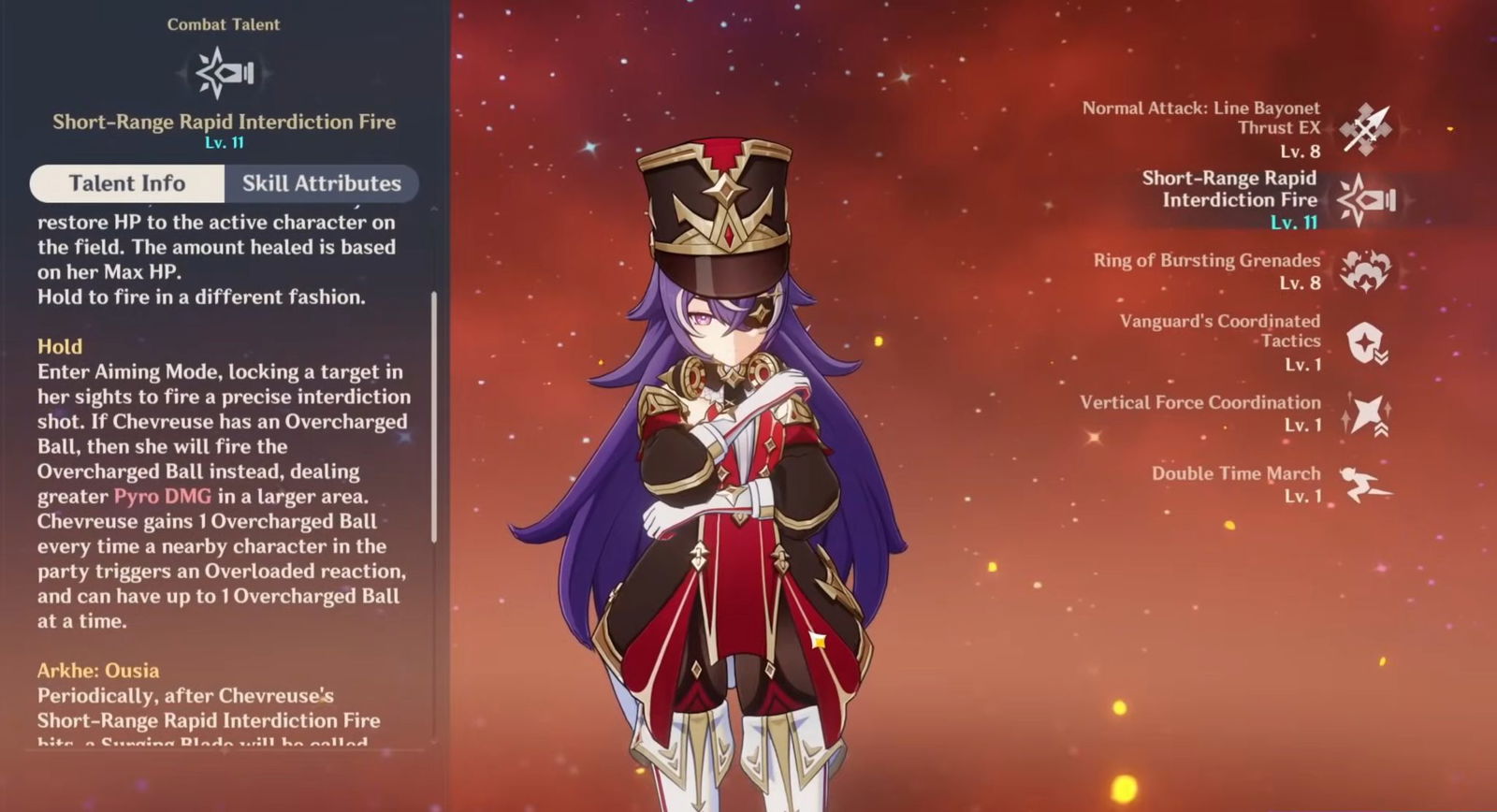Switch to the Talent Info tab
1497x812 pixels.
tap(127, 183)
